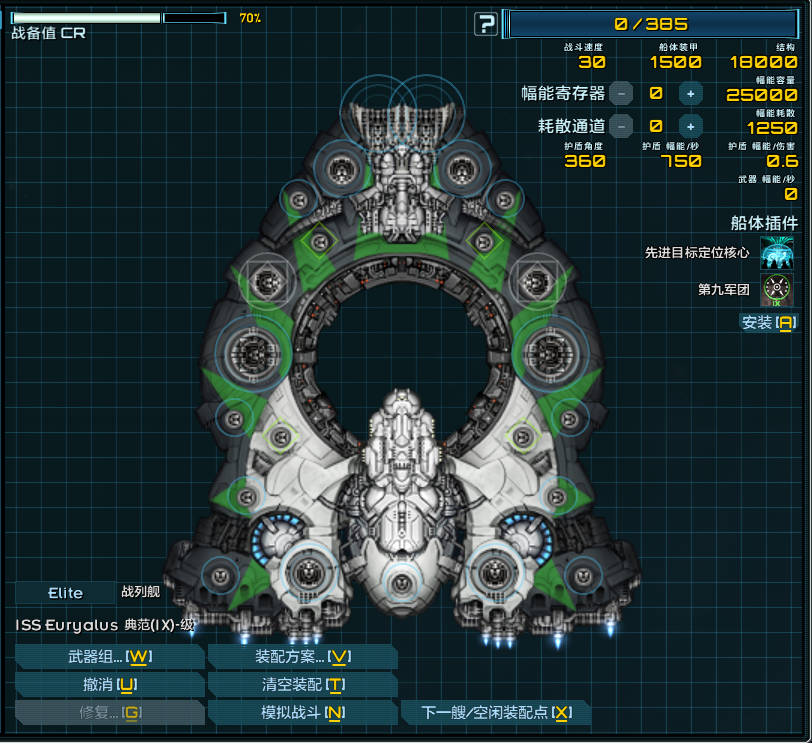Select the 先进目标定位核心 hull mod icon
Viewport: 812px width, 743px height.
point(777,253)
